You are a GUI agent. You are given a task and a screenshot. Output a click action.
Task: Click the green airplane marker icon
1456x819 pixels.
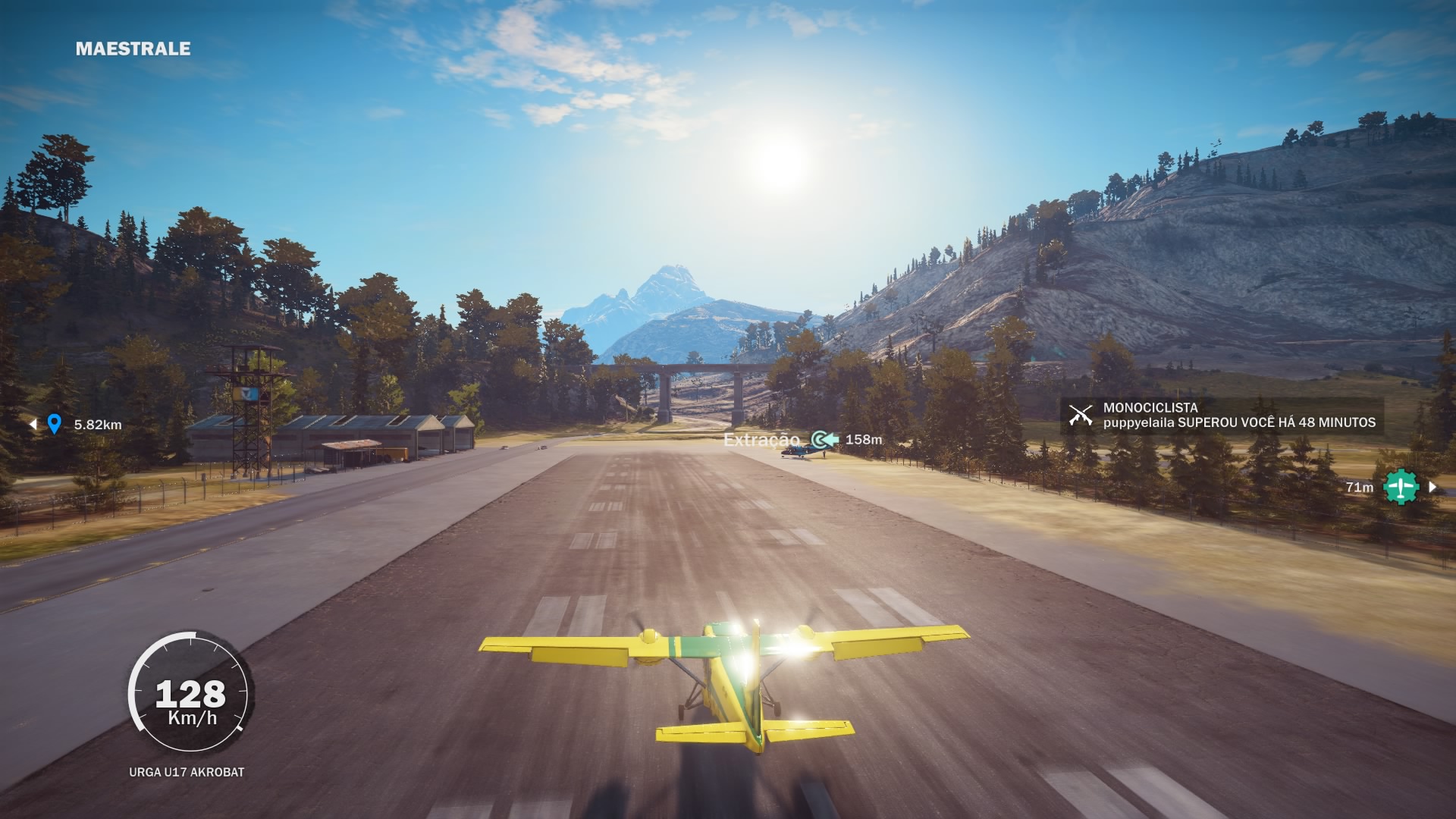[x=1401, y=487]
